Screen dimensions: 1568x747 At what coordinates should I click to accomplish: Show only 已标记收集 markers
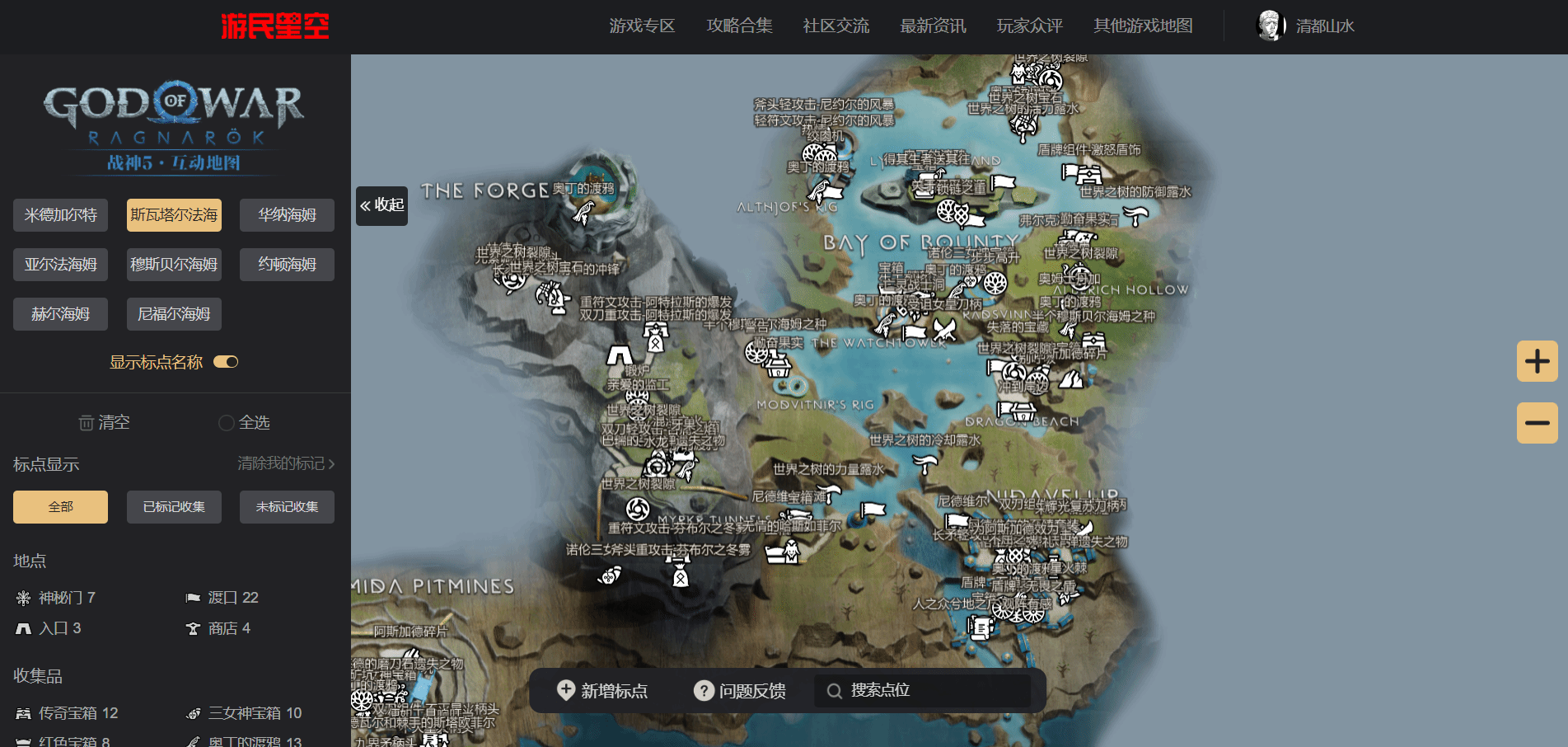(174, 507)
